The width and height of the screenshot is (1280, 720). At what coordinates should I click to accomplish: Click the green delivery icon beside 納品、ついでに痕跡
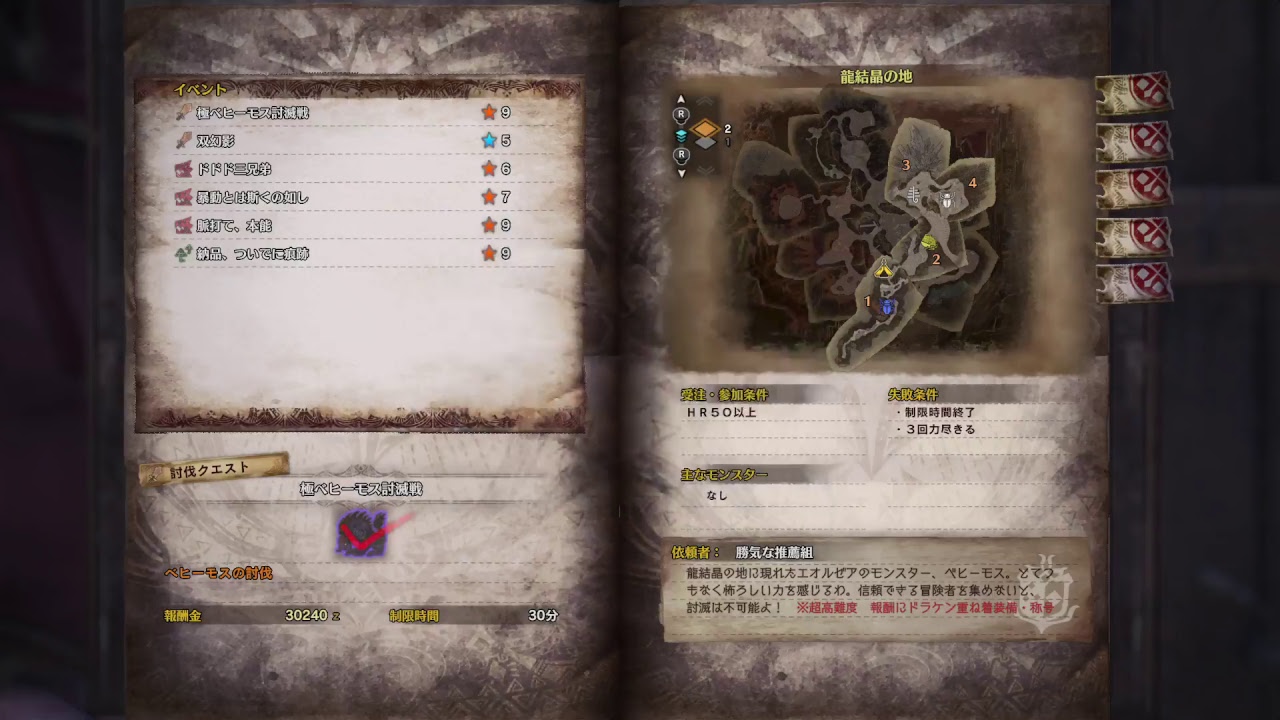(183, 253)
